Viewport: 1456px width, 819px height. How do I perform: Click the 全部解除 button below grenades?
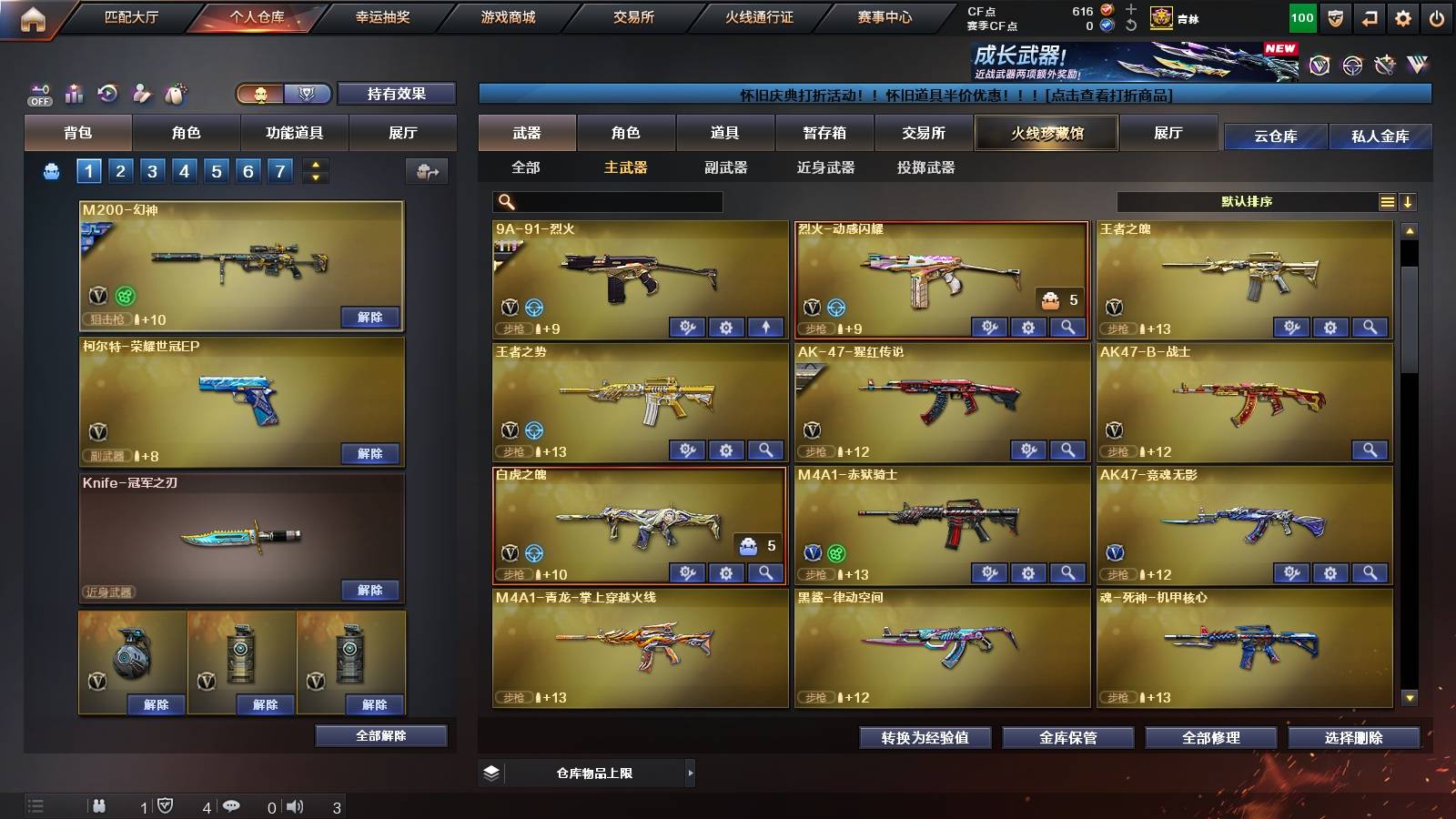(380, 735)
